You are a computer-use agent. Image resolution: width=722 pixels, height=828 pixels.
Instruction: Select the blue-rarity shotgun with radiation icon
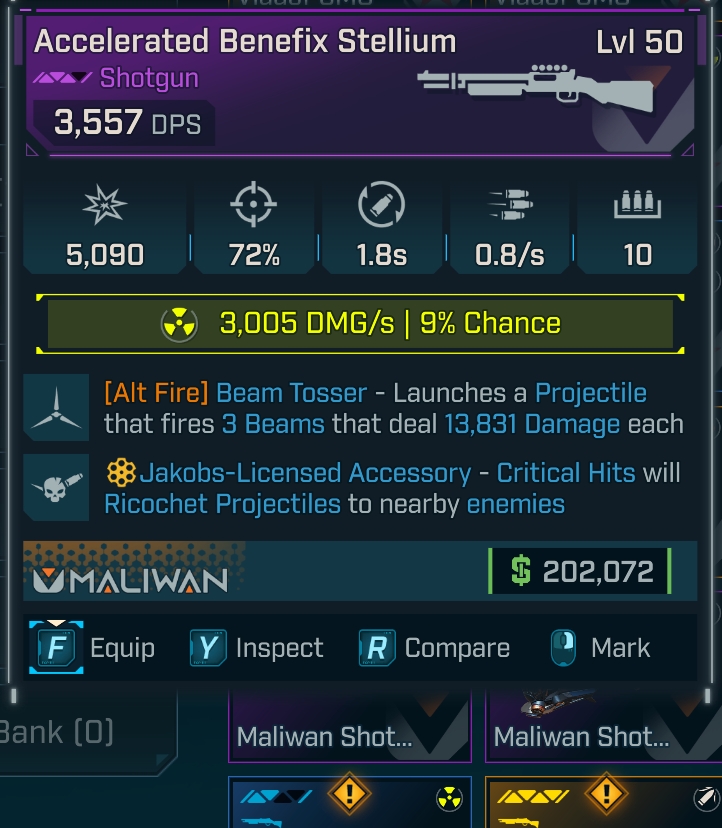coord(350,804)
